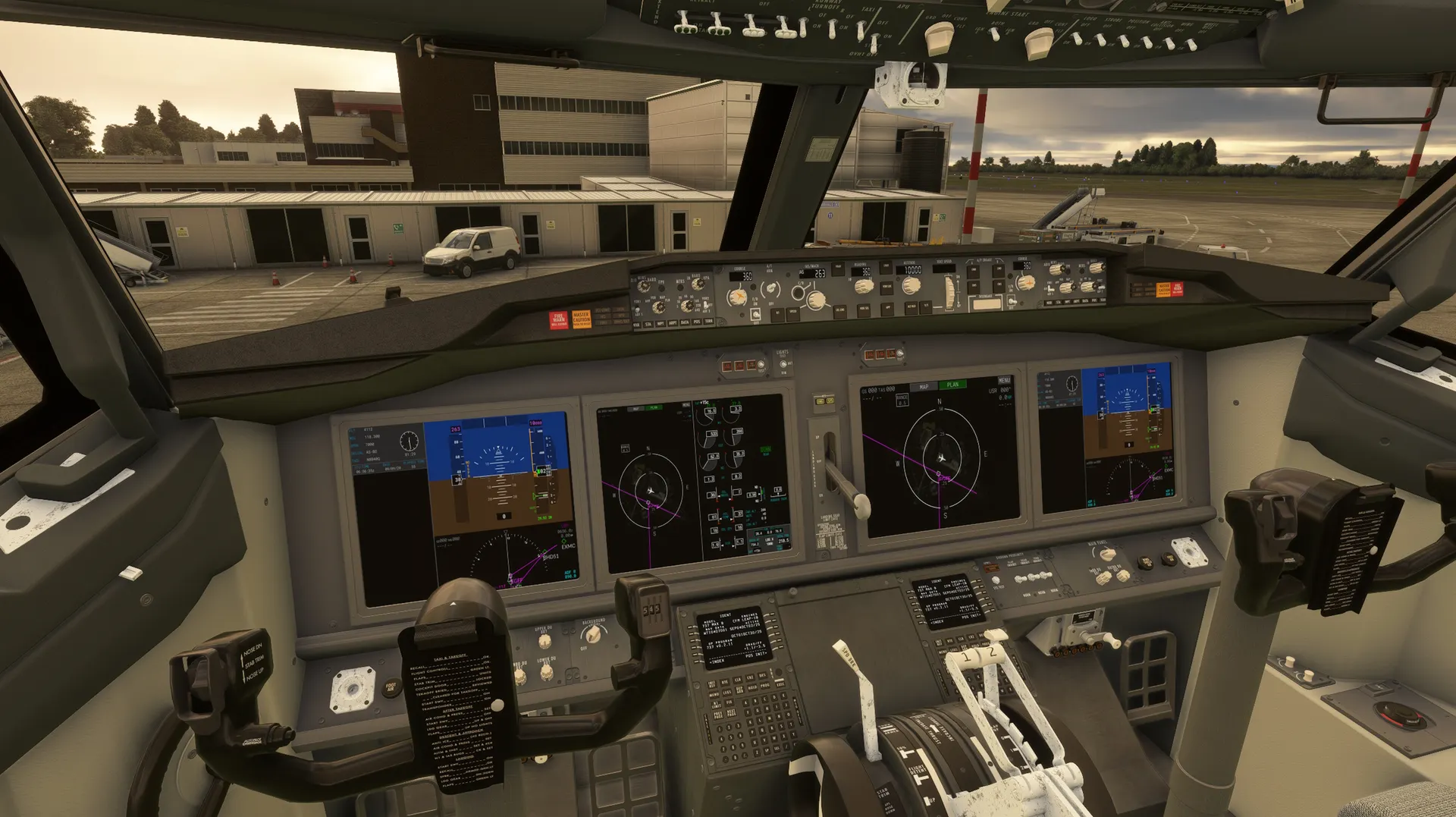Select the NEXT PAGE key on the captain's CDU
This screenshot has height=817, width=1456.
[732, 715]
